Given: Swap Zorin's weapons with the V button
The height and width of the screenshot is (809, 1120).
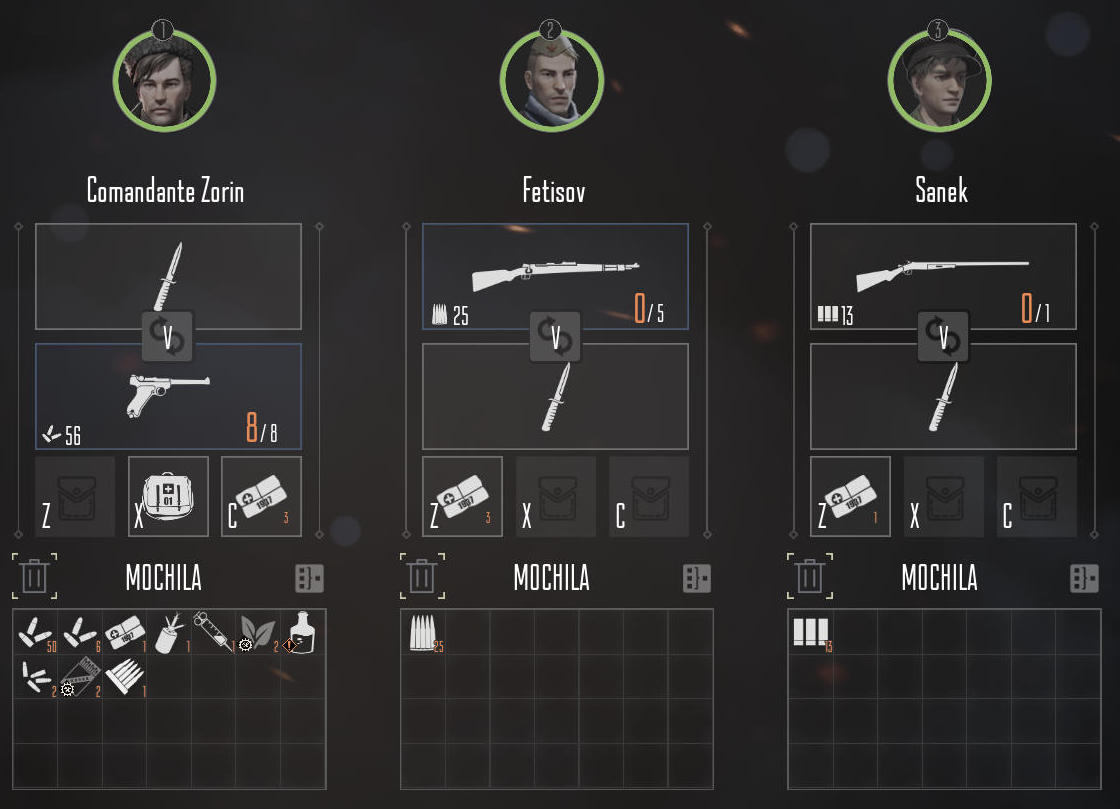Looking at the screenshot, I should point(167,336).
